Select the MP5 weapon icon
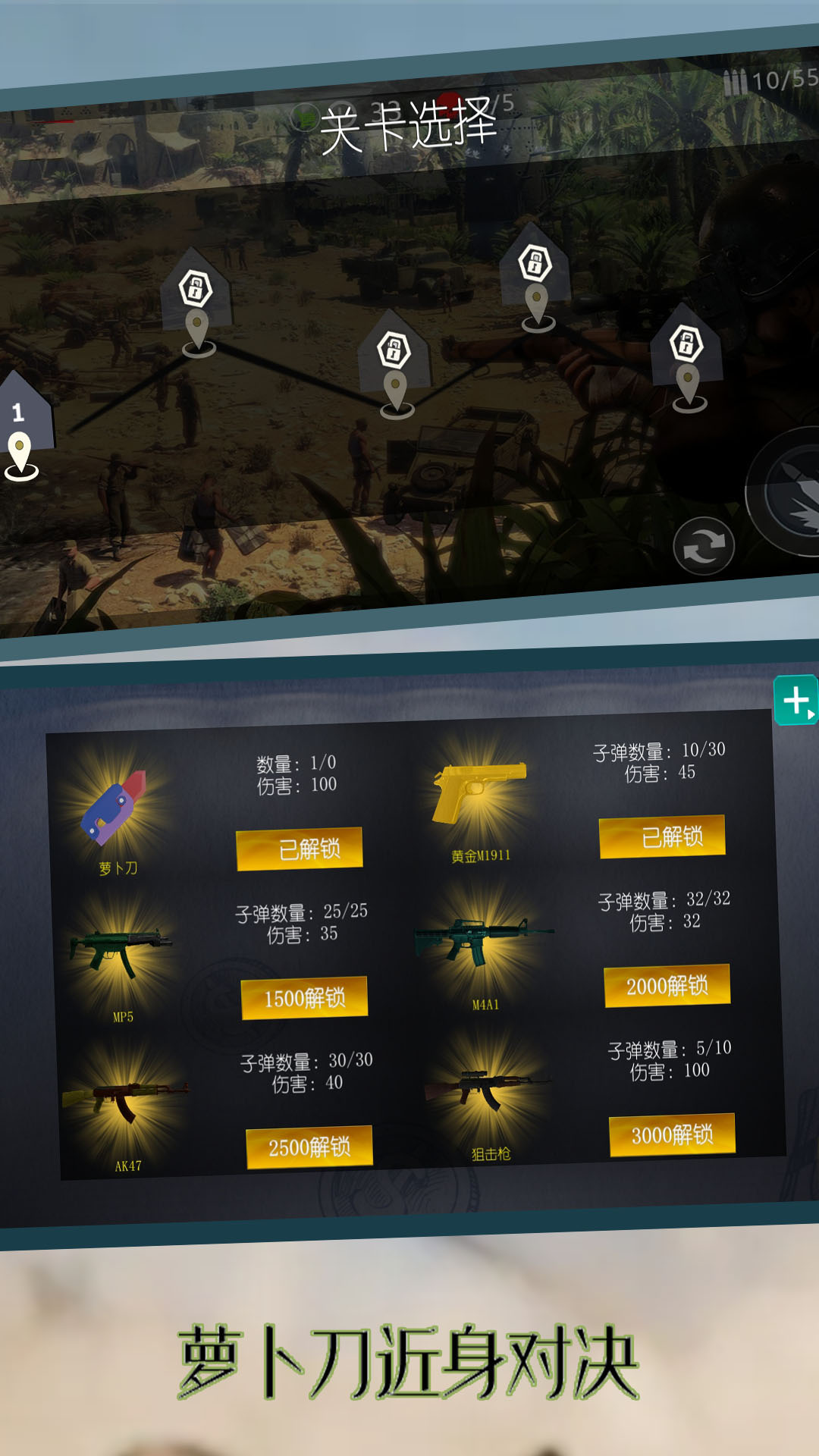The width and height of the screenshot is (819, 1456). point(120,952)
